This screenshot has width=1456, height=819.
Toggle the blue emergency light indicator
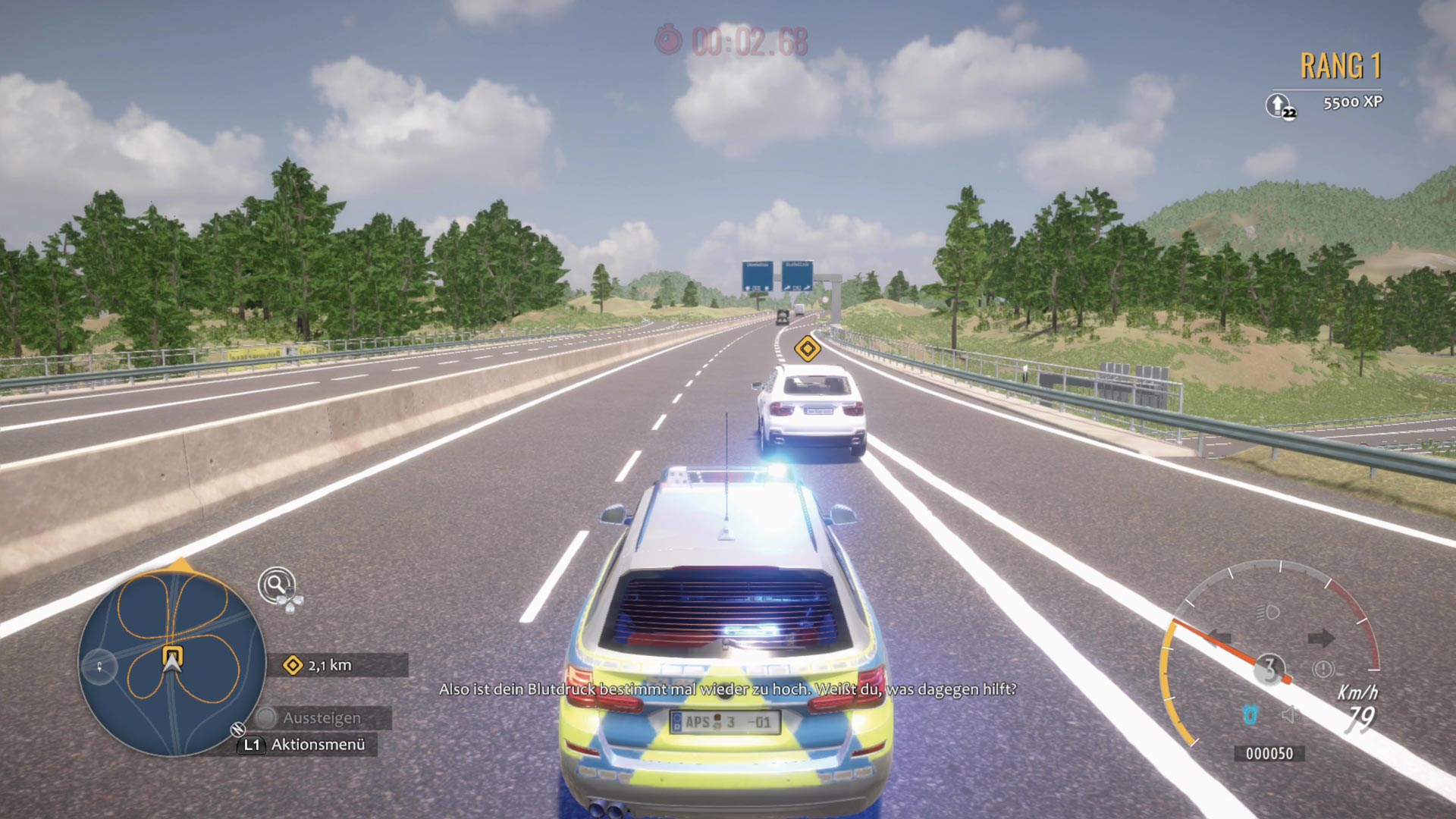pos(1250,714)
